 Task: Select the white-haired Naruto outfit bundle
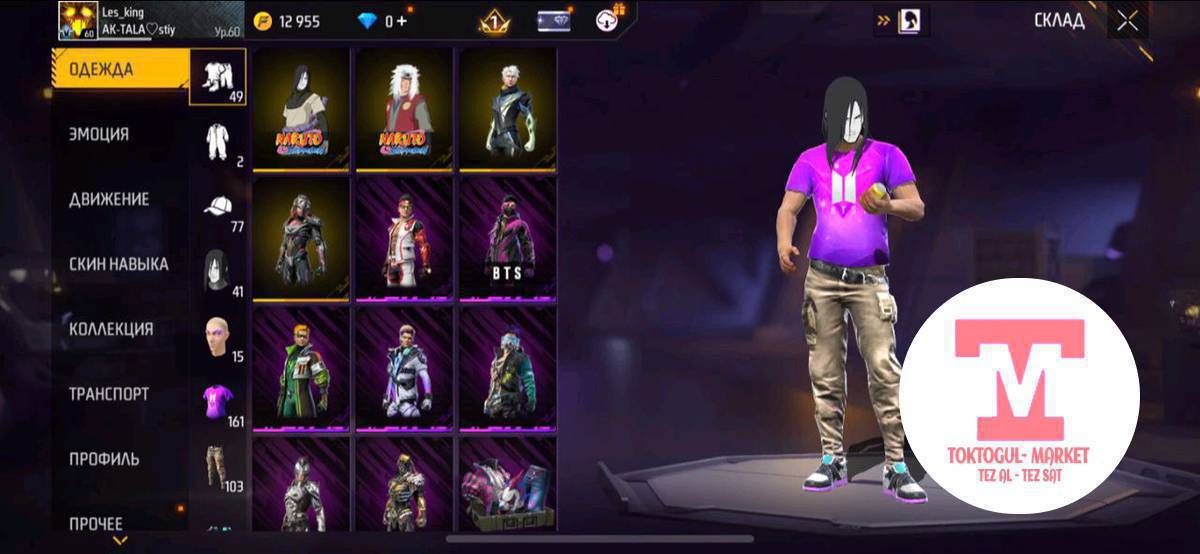(x=404, y=110)
